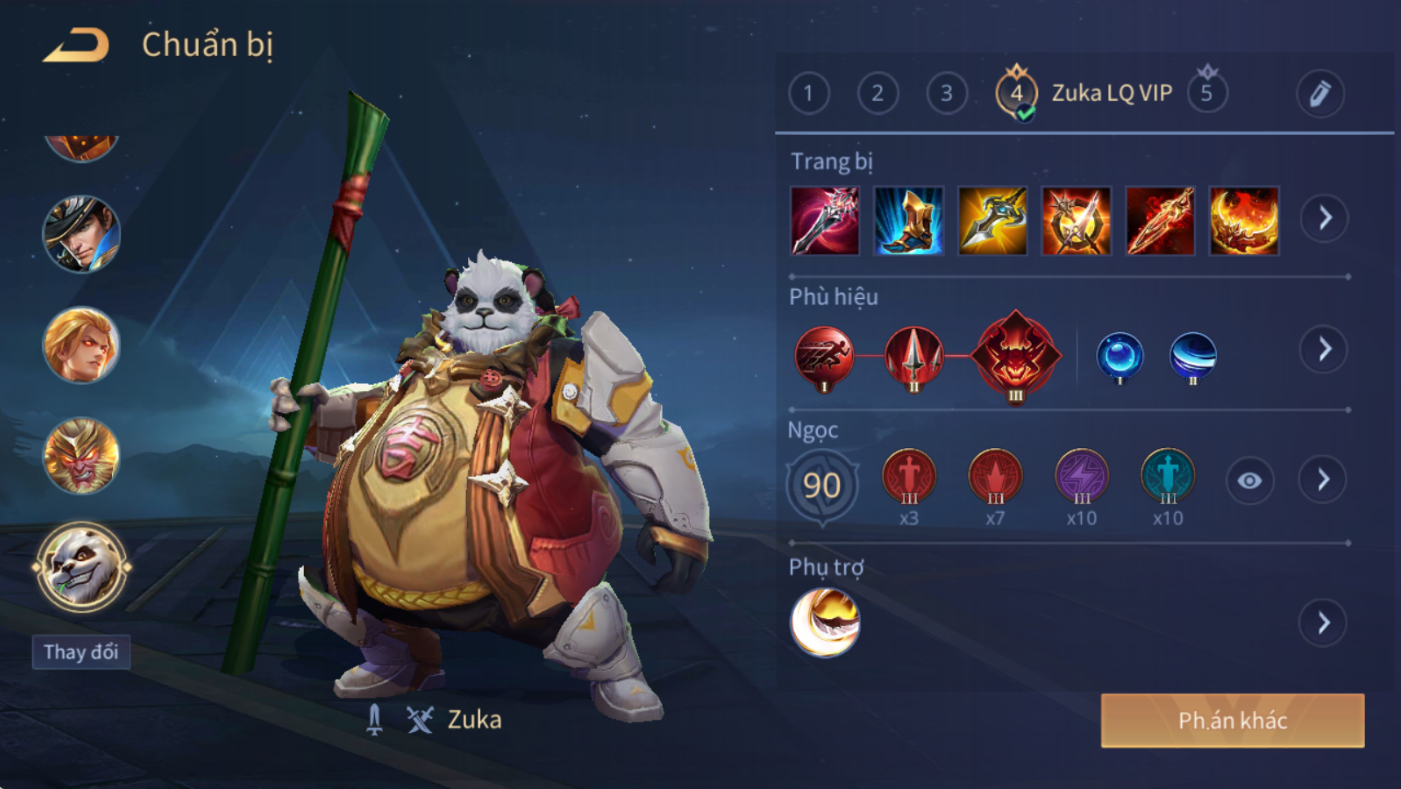The height and width of the screenshot is (789, 1401).
Task: Go back using the return arrow
Action: (x=76, y=45)
